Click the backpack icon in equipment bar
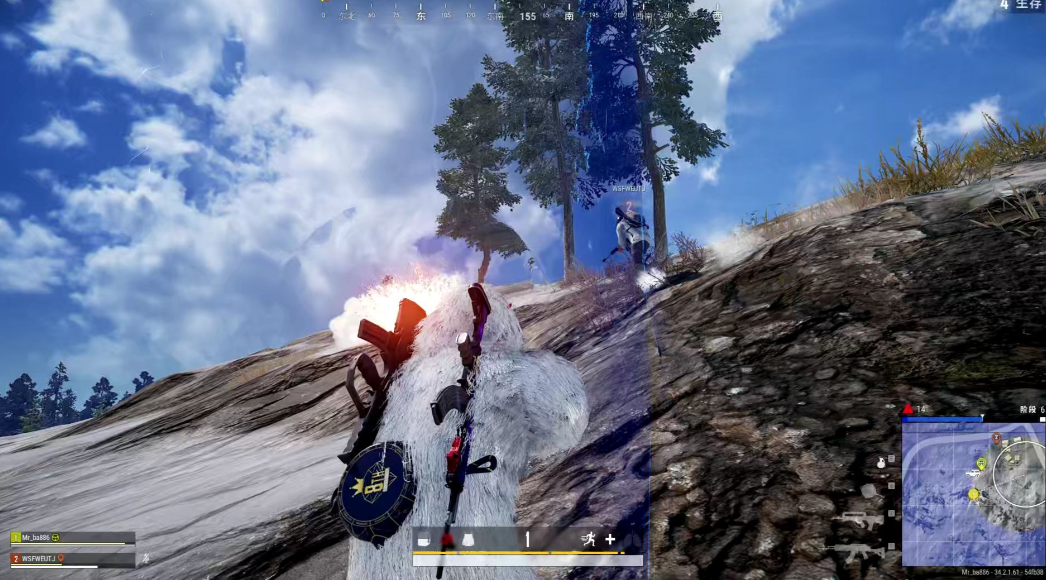Viewport: 1046px width, 580px height. point(424,539)
